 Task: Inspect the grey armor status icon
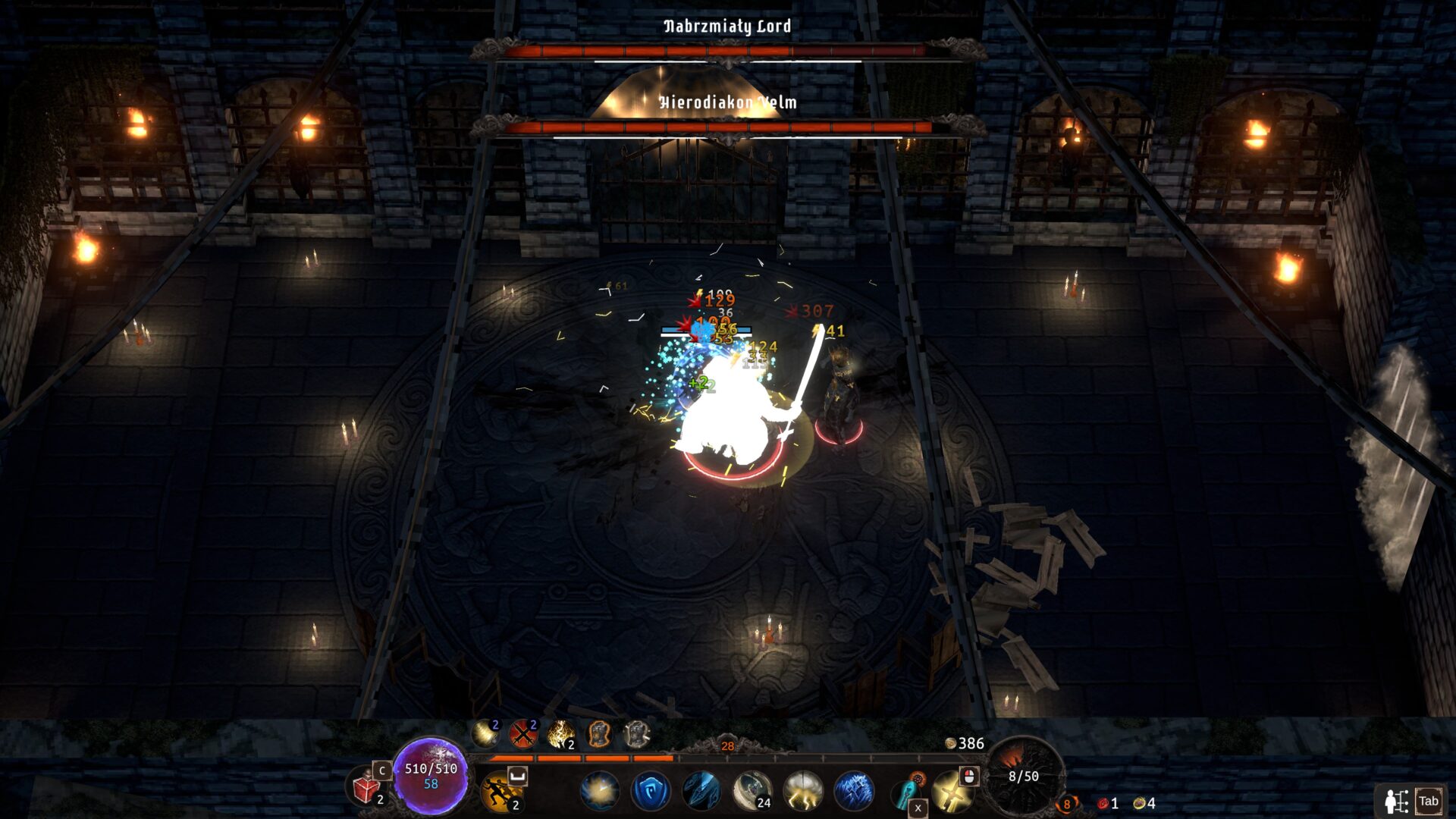pos(636,733)
